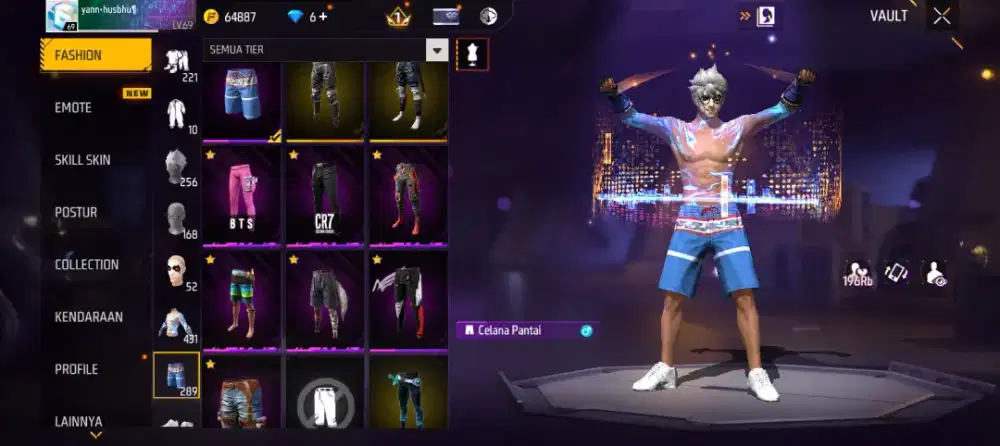Open the sunglasses face accessory tab

[176, 270]
